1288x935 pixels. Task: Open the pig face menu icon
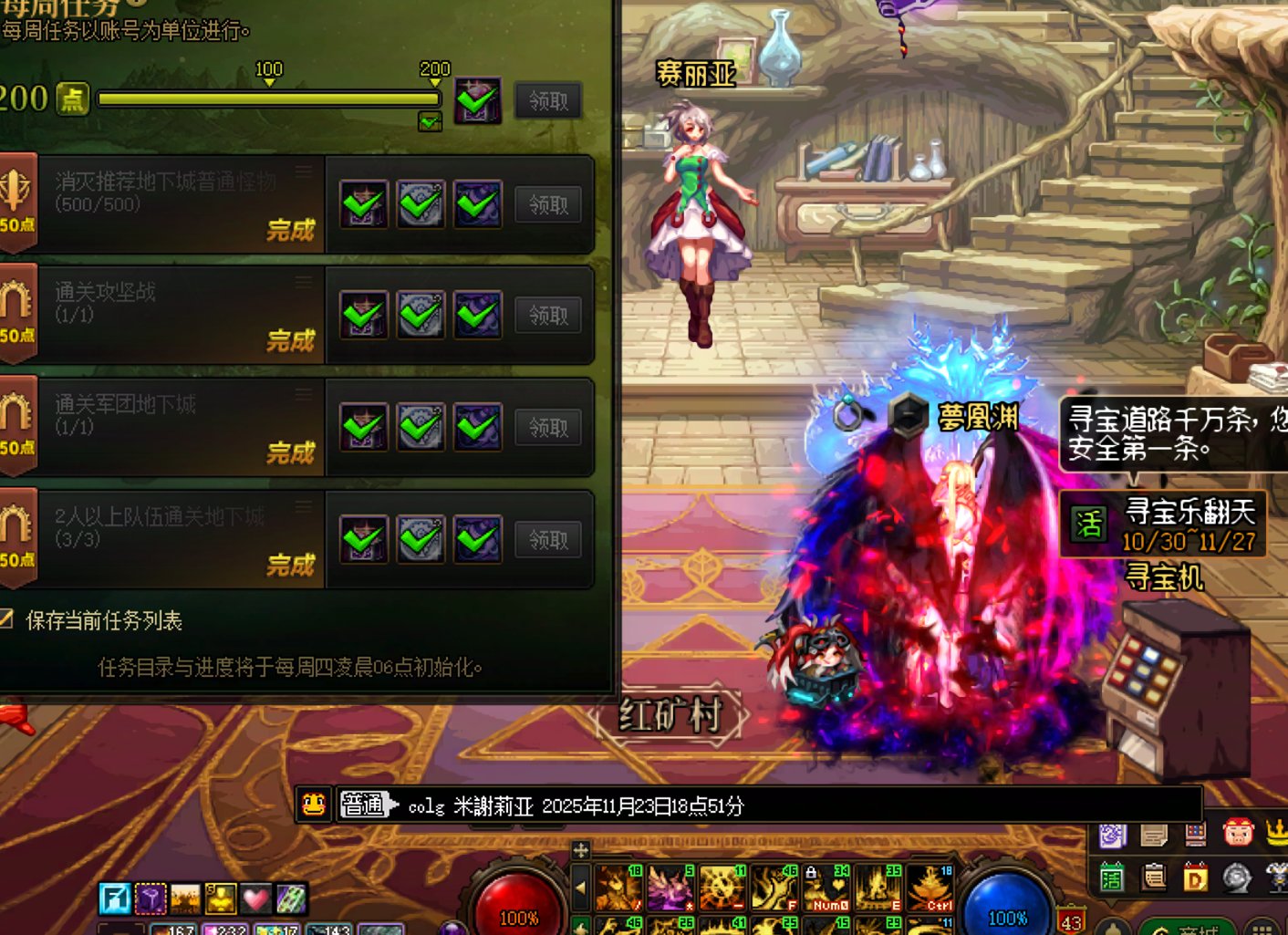[1238, 833]
